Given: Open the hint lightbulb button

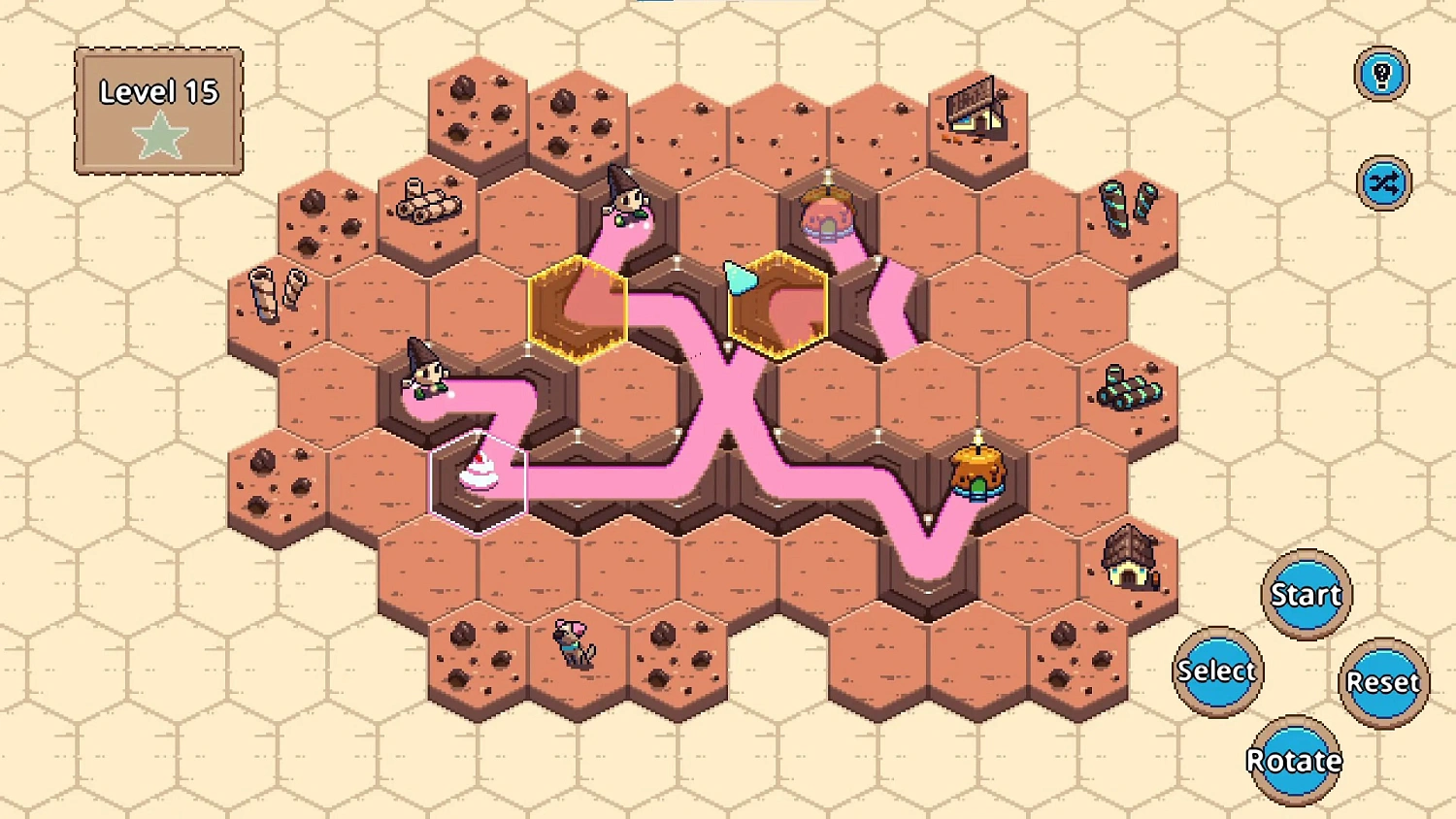Looking at the screenshot, I should (1382, 73).
